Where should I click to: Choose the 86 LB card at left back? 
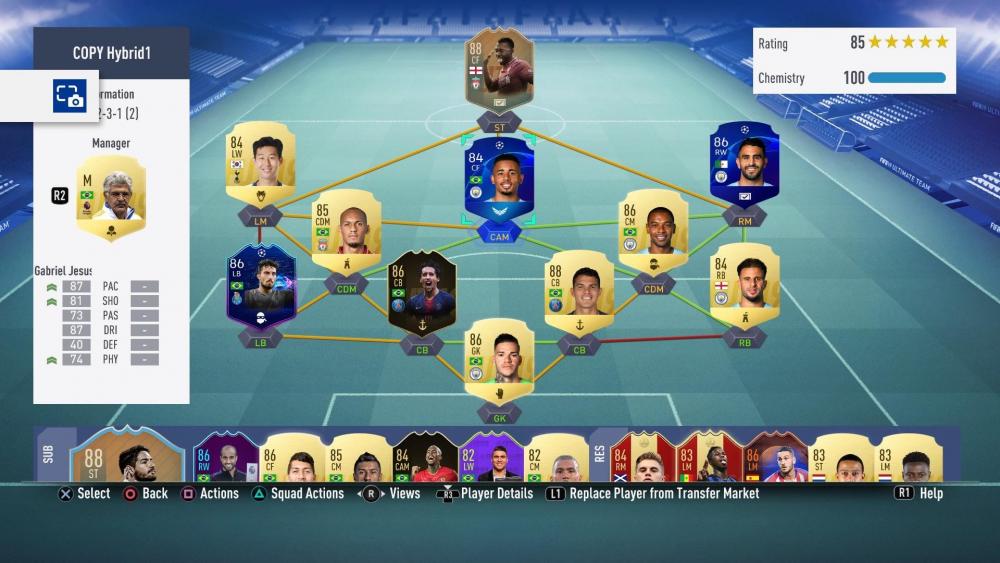(x=259, y=285)
